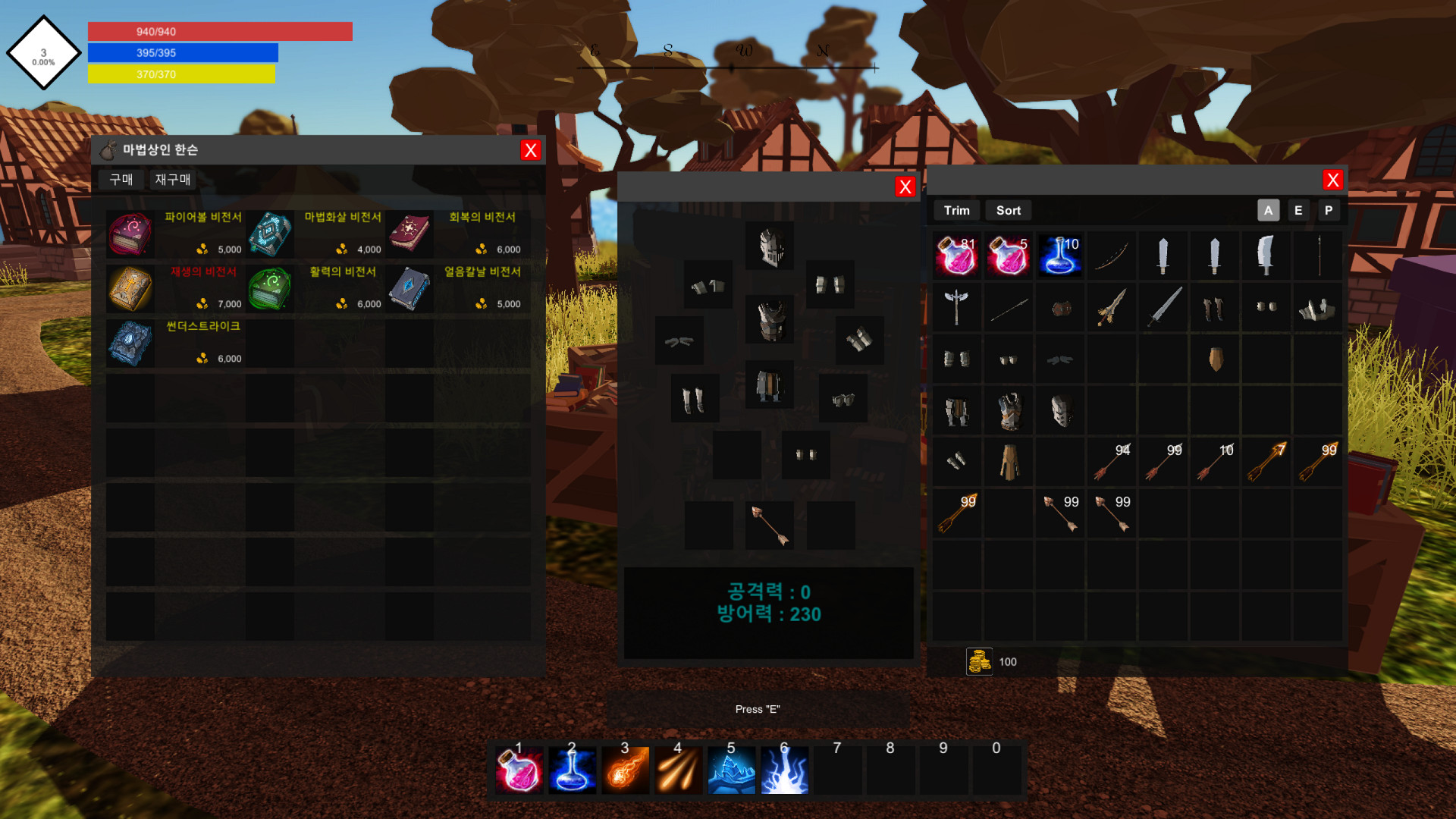The height and width of the screenshot is (819, 1456).
Task: Click the equipped helmet in equipment panel
Action: pos(768,246)
